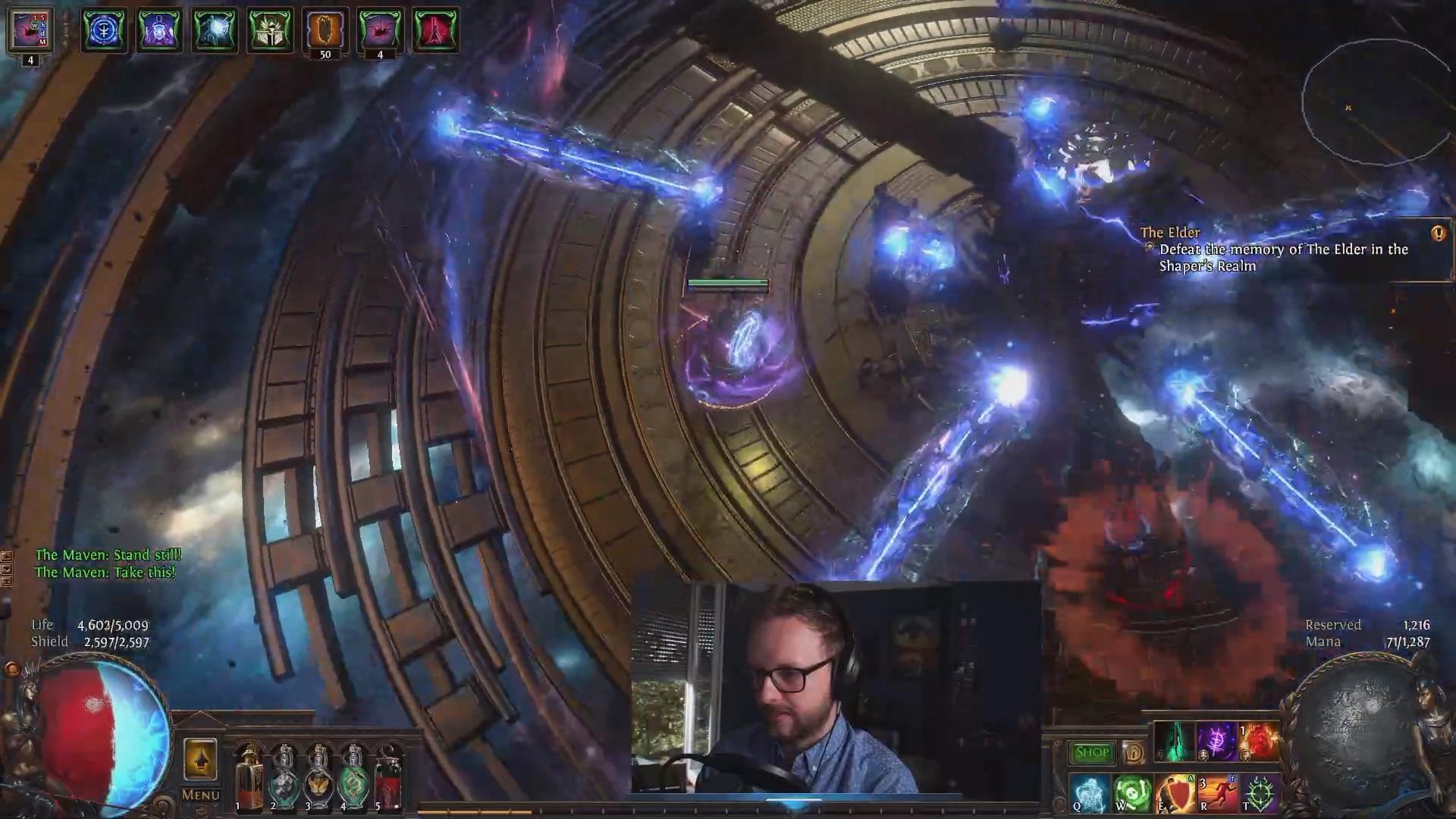Select the purple rune mark skill
1456x819 pixels.
(x=1216, y=742)
